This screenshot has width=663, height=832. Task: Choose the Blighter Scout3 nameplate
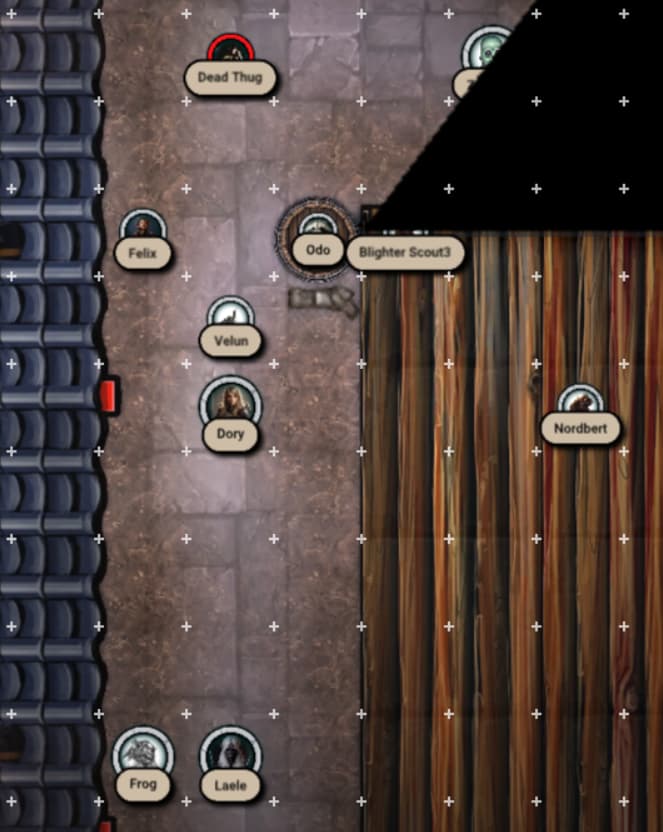pos(406,252)
